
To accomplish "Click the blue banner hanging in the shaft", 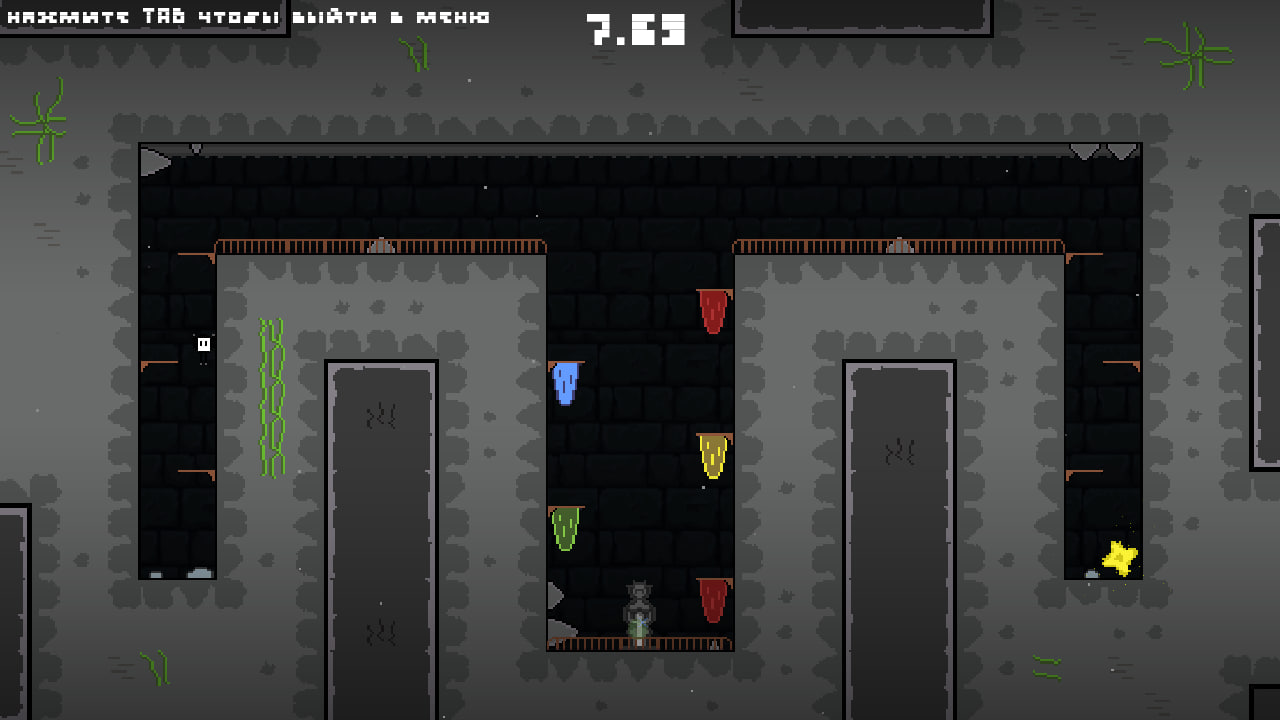I will pyautogui.click(x=564, y=382).
